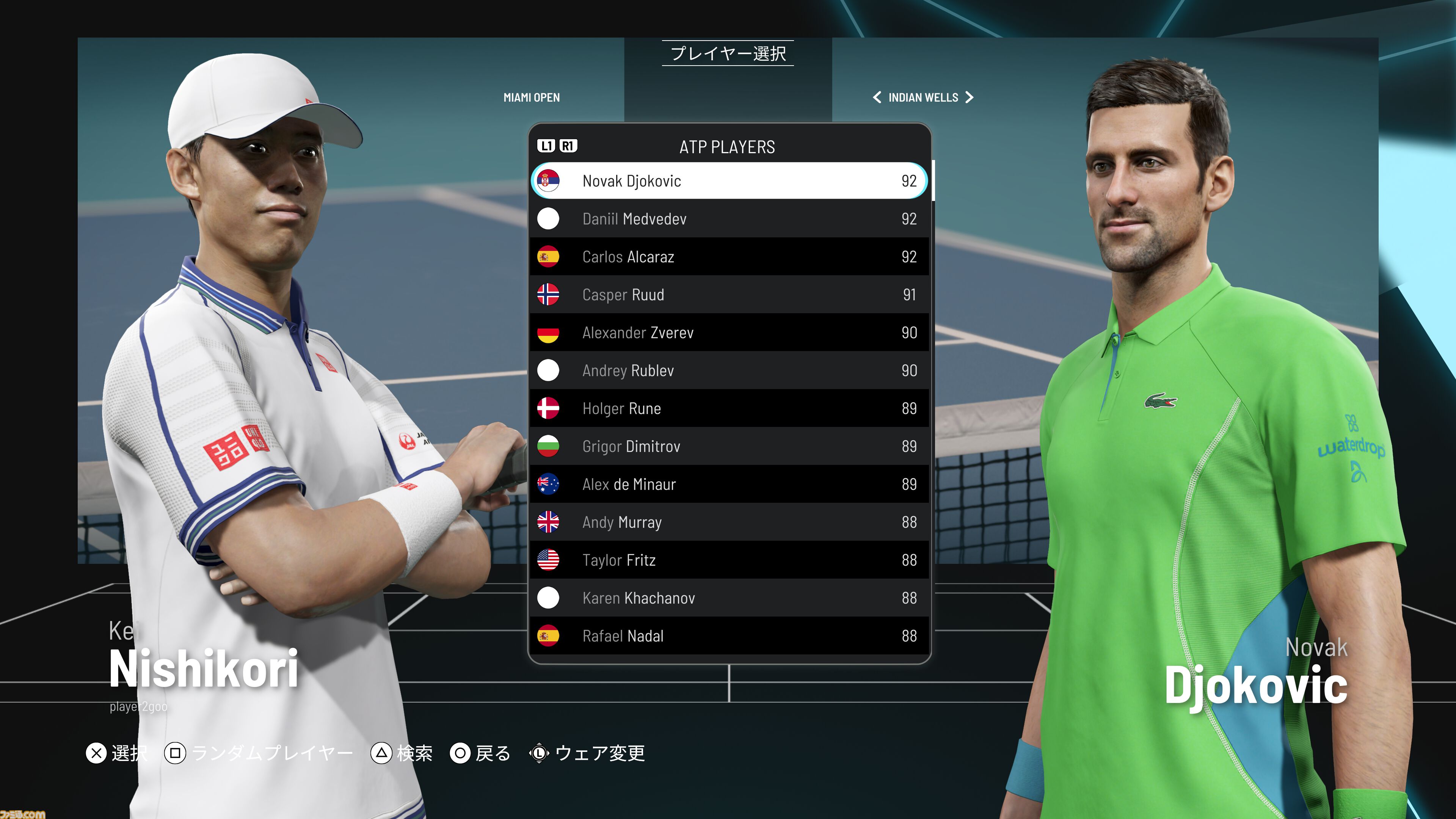Select Casper Ruud's row
The width and height of the screenshot is (1456, 819).
[728, 295]
